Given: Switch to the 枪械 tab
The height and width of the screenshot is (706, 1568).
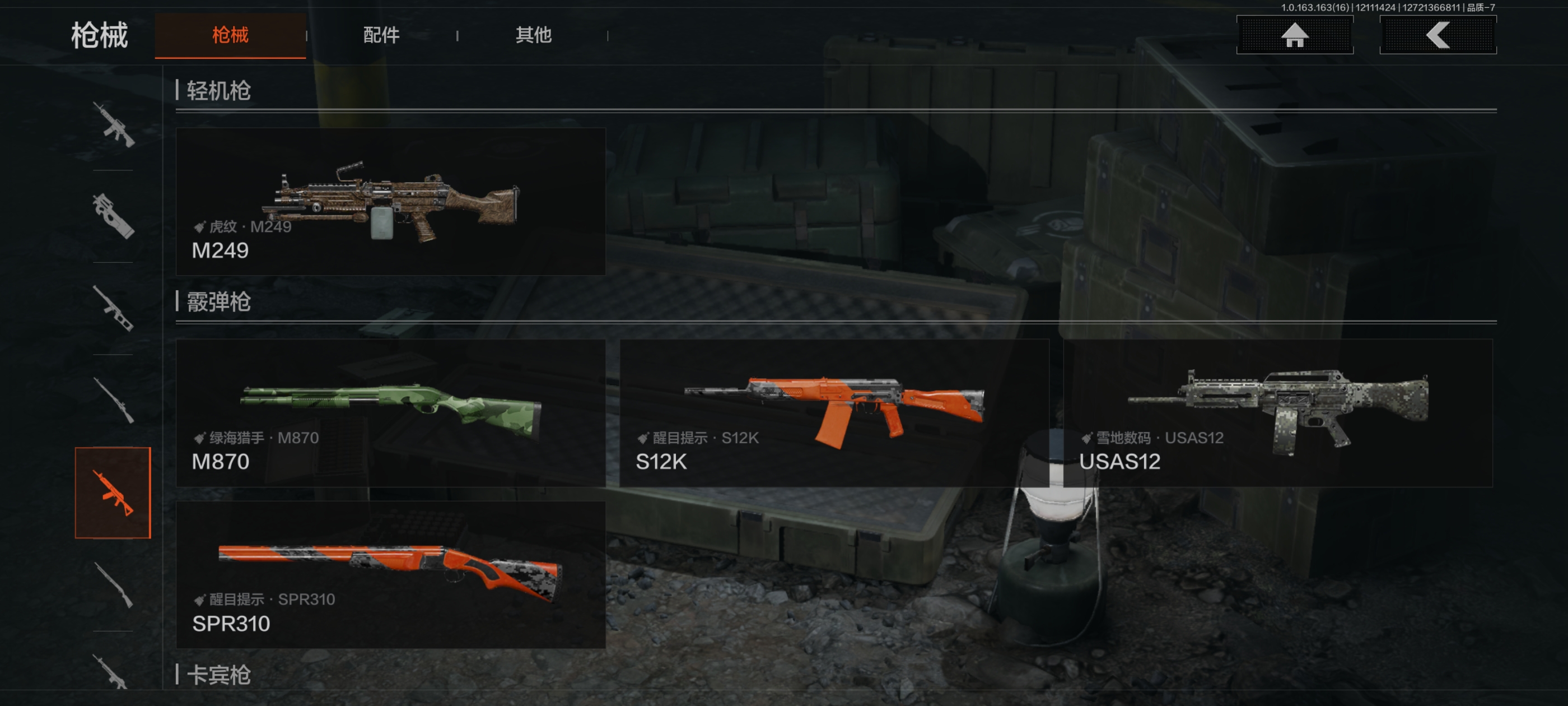Looking at the screenshot, I should point(230,35).
